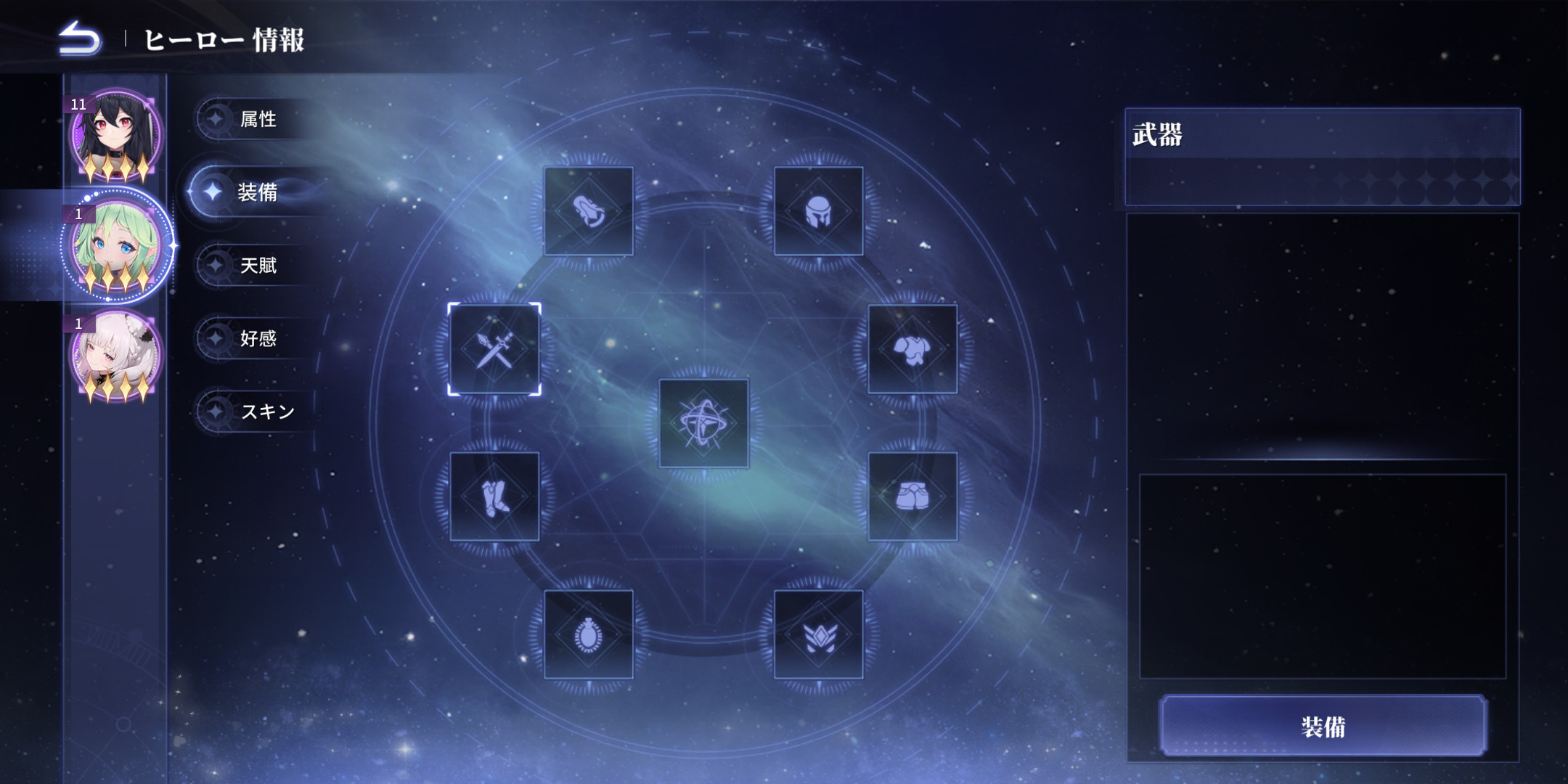
Task: Click the 装備 equip button
Action: 1323,726
